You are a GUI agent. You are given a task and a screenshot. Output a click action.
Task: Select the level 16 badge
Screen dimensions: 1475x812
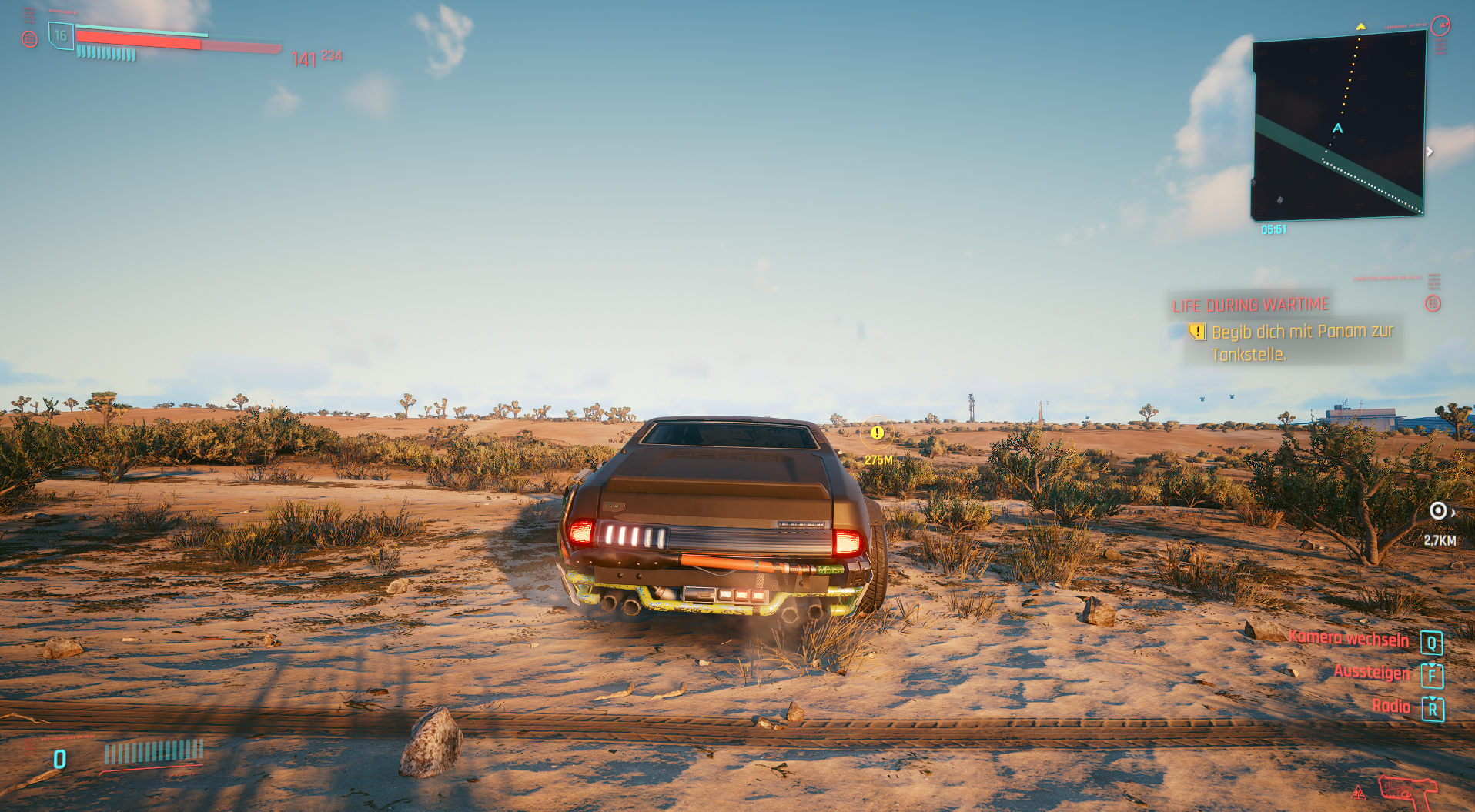click(62, 35)
